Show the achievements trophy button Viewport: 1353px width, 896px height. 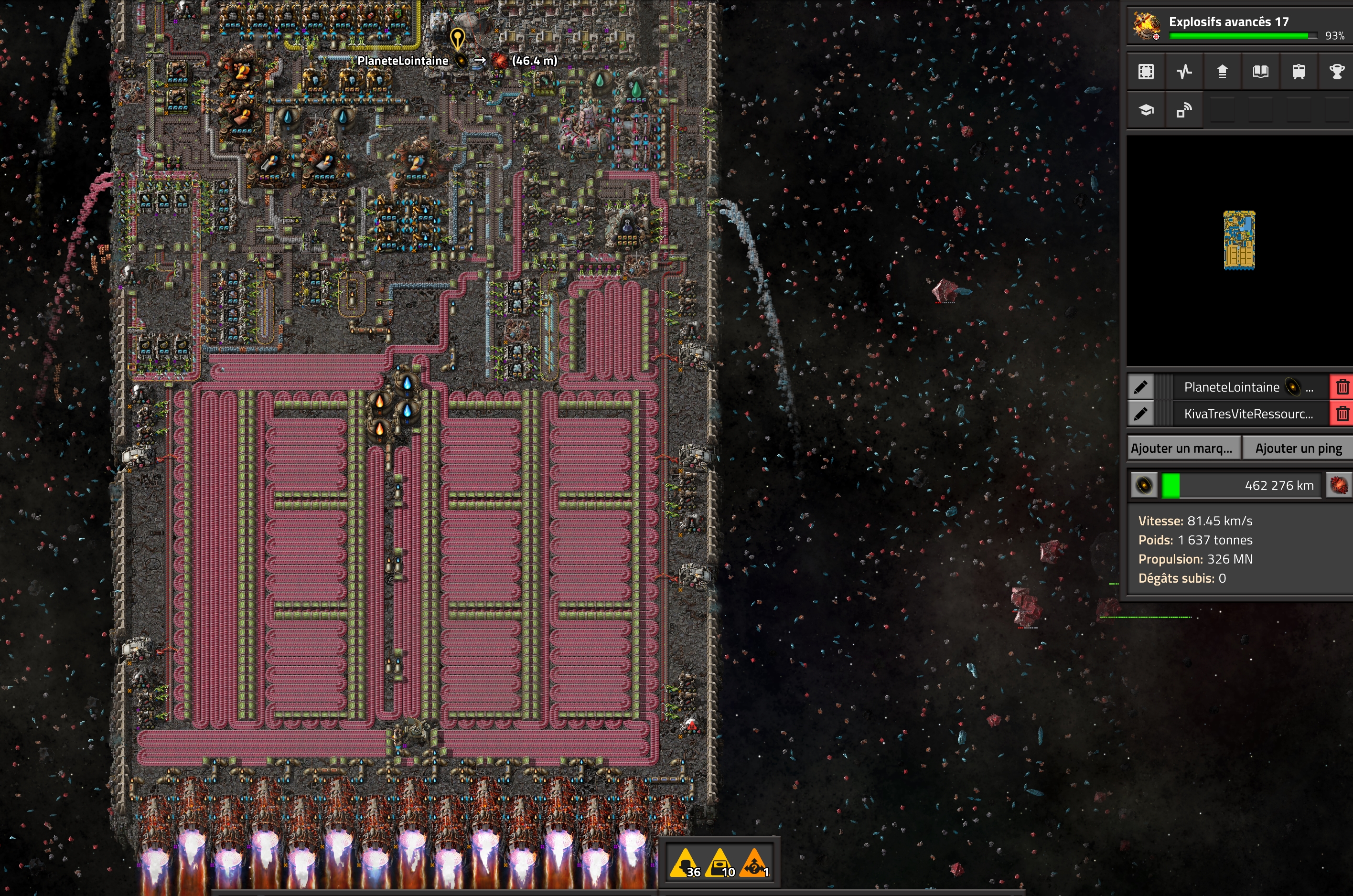[1336, 72]
